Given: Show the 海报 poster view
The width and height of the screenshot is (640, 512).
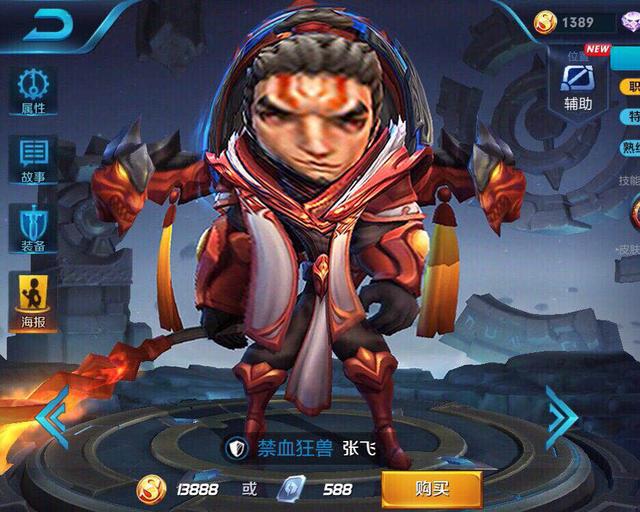Looking at the screenshot, I should pyautogui.click(x=33, y=300).
